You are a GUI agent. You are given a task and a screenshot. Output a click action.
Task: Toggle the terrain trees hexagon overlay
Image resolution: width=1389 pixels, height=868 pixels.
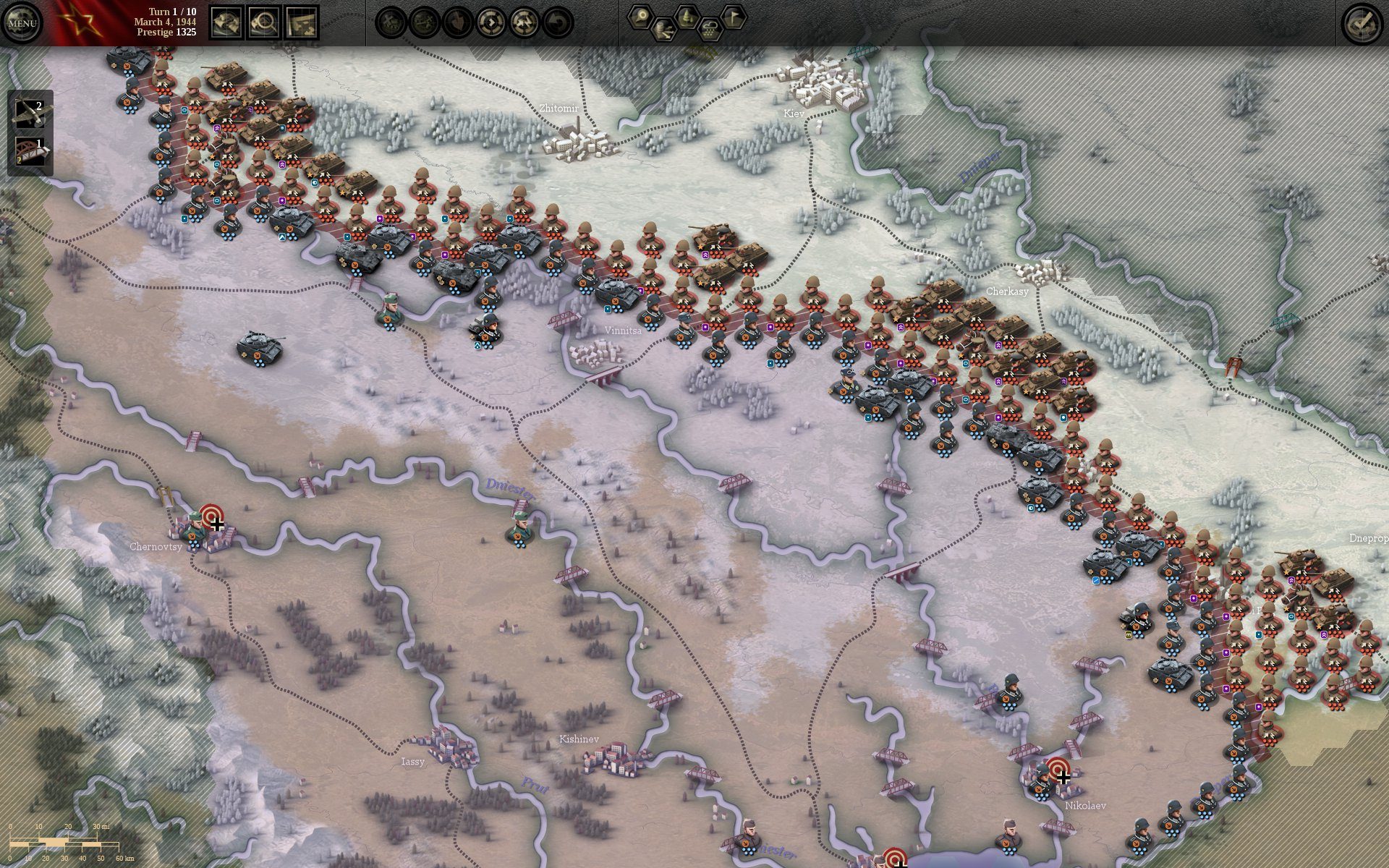(687, 17)
